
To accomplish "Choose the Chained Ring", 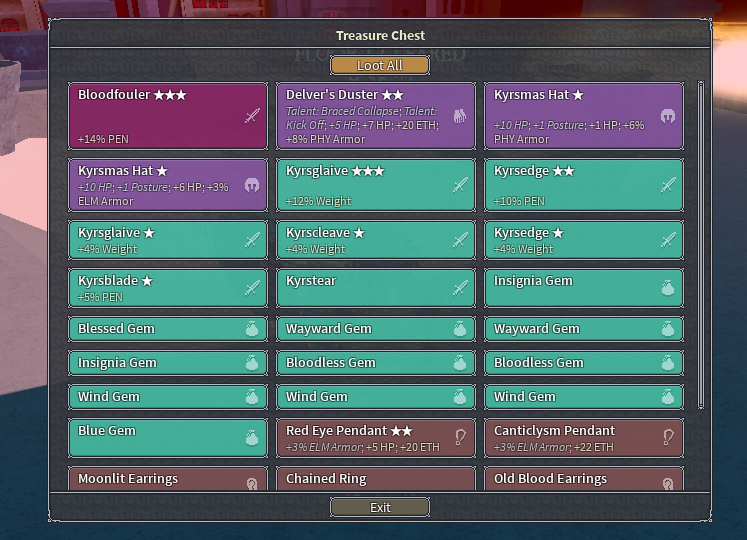I will tap(376, 479).
